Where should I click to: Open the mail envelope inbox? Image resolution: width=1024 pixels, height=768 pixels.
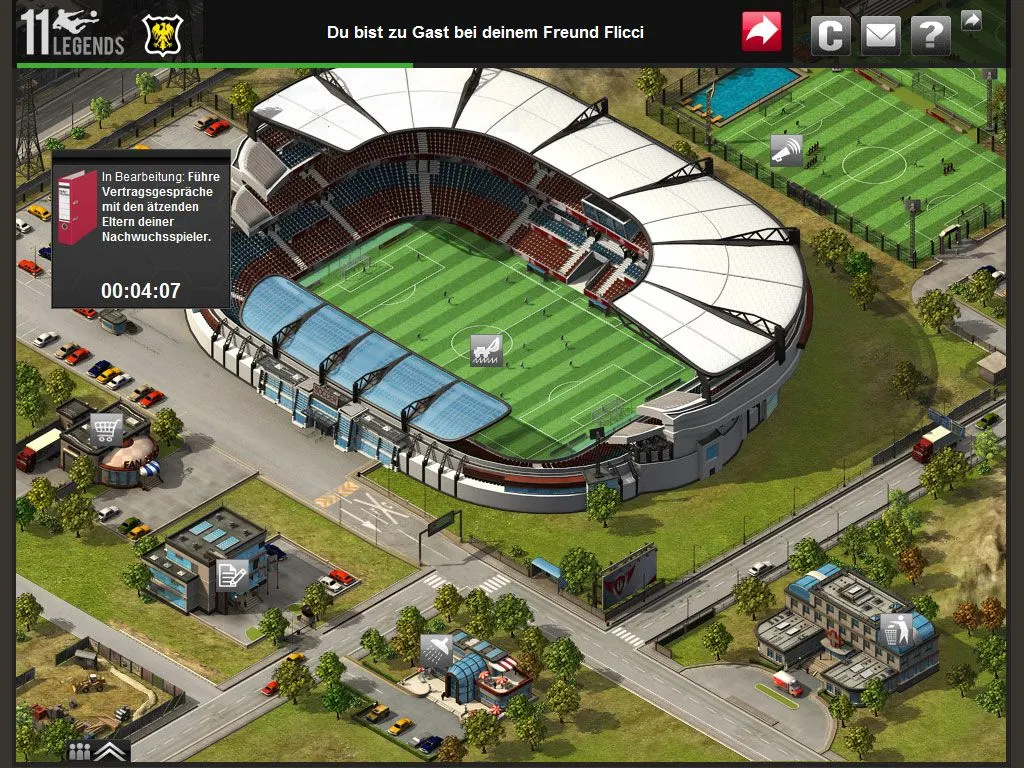click(x=880, y=35)
